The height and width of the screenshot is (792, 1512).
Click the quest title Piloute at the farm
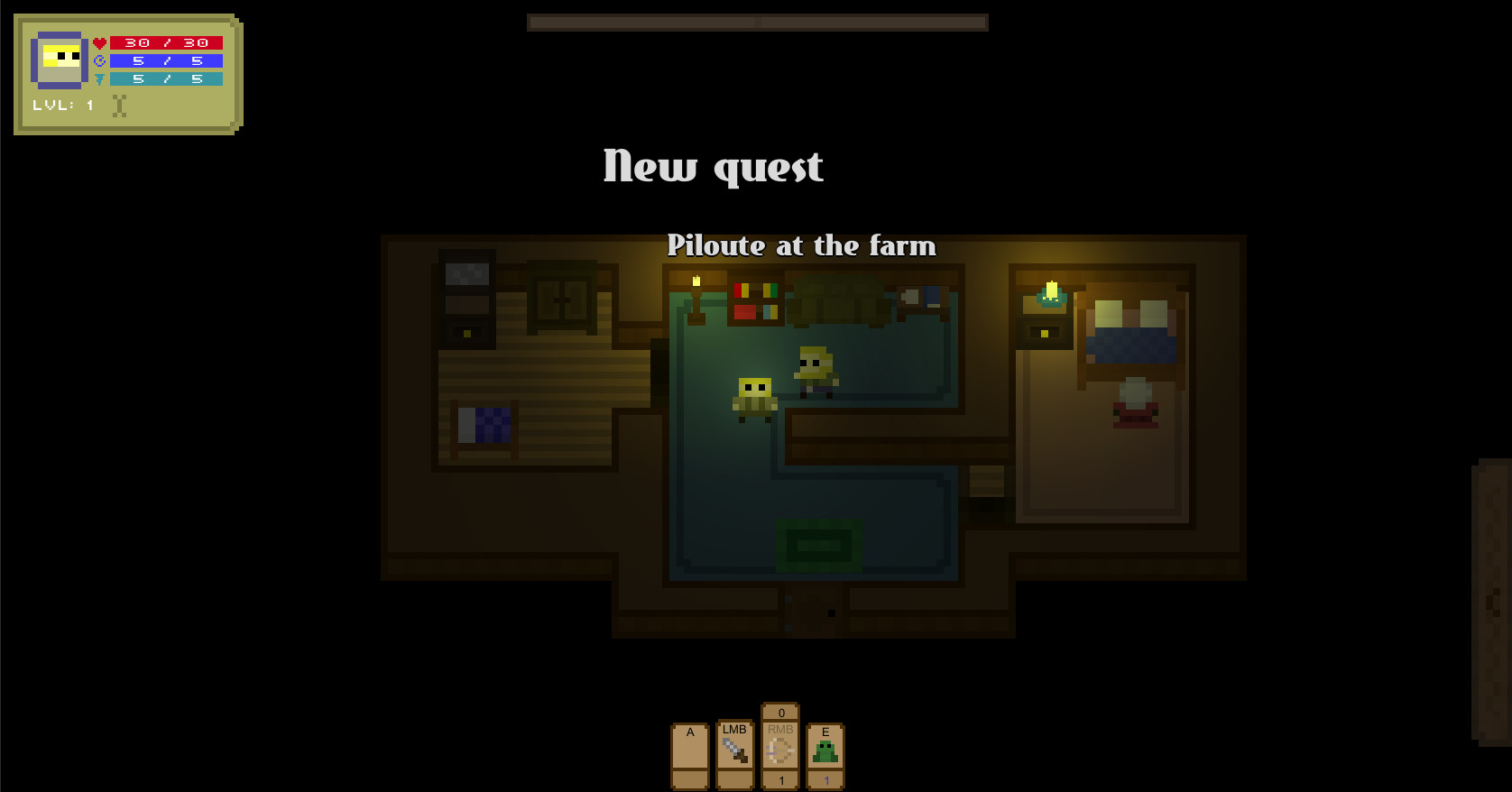tap(802, 245)
